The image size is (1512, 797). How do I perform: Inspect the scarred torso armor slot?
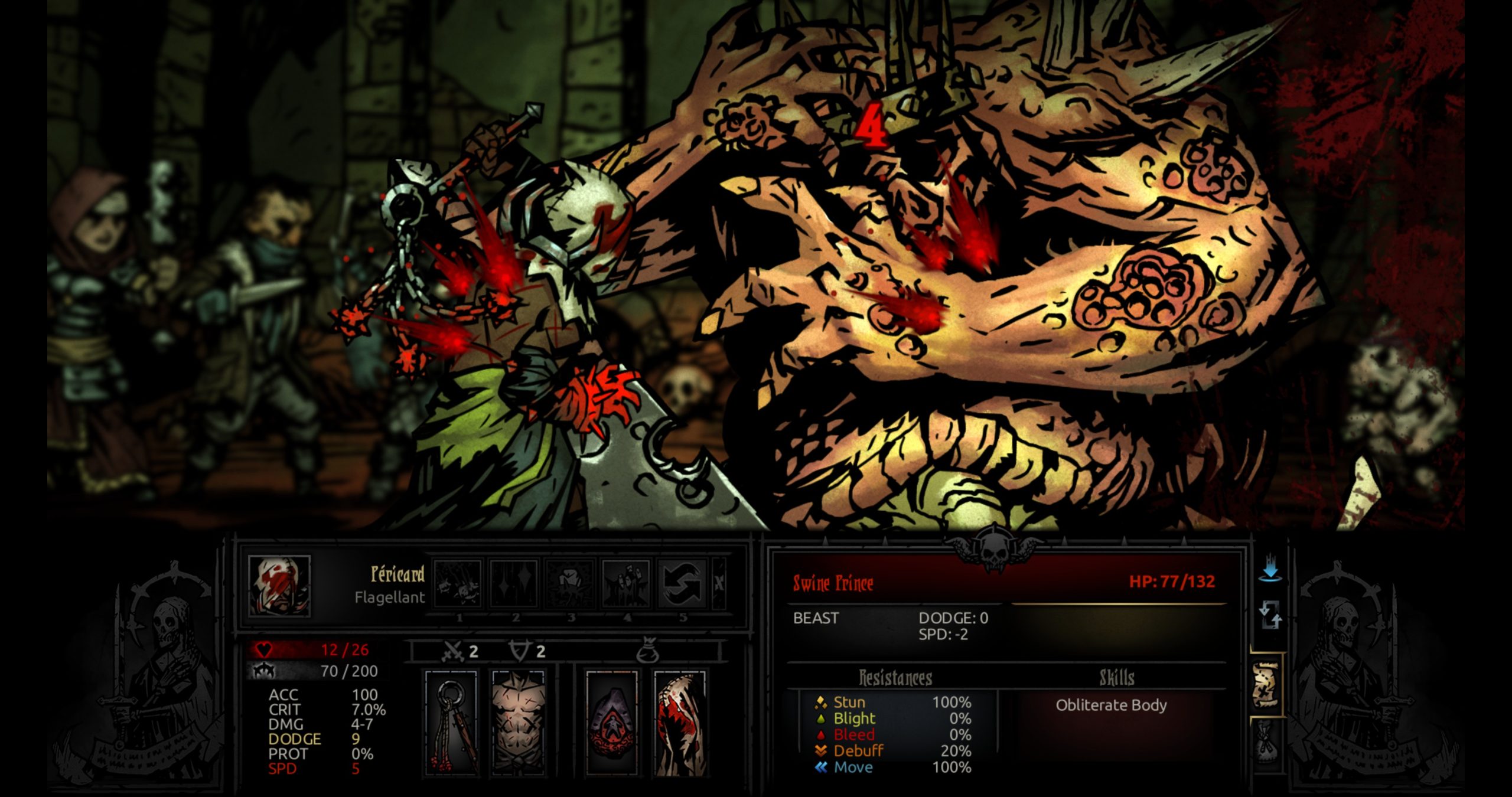(x=519, y=721)
